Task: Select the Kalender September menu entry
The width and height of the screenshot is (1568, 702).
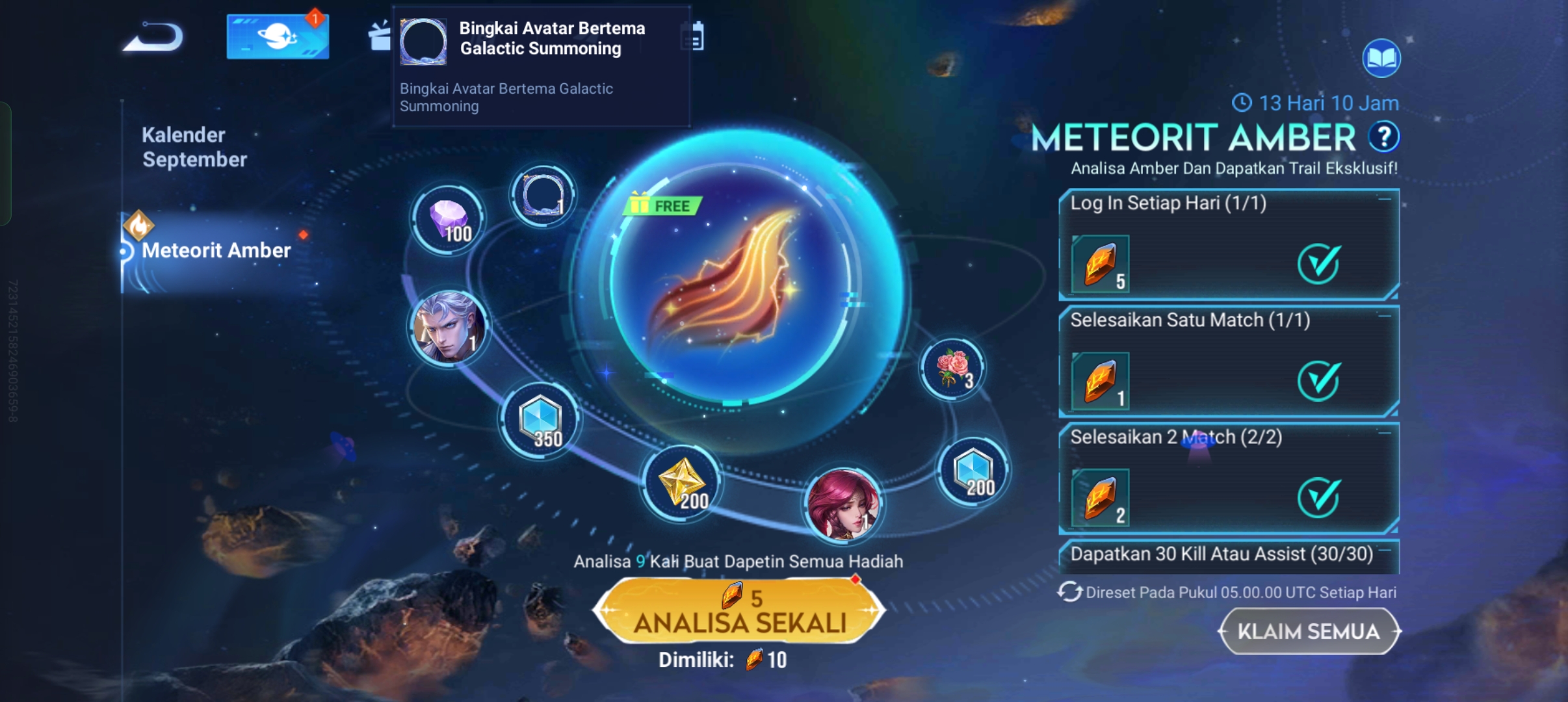Action: [194, 147]
